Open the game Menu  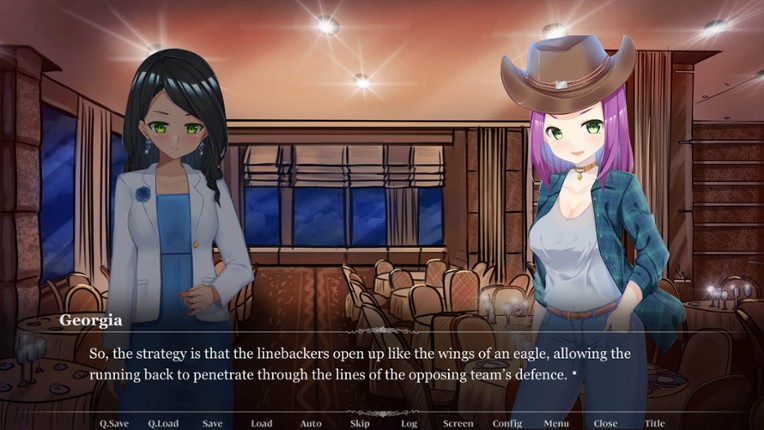pyautogui.click(x=556, y=423)
